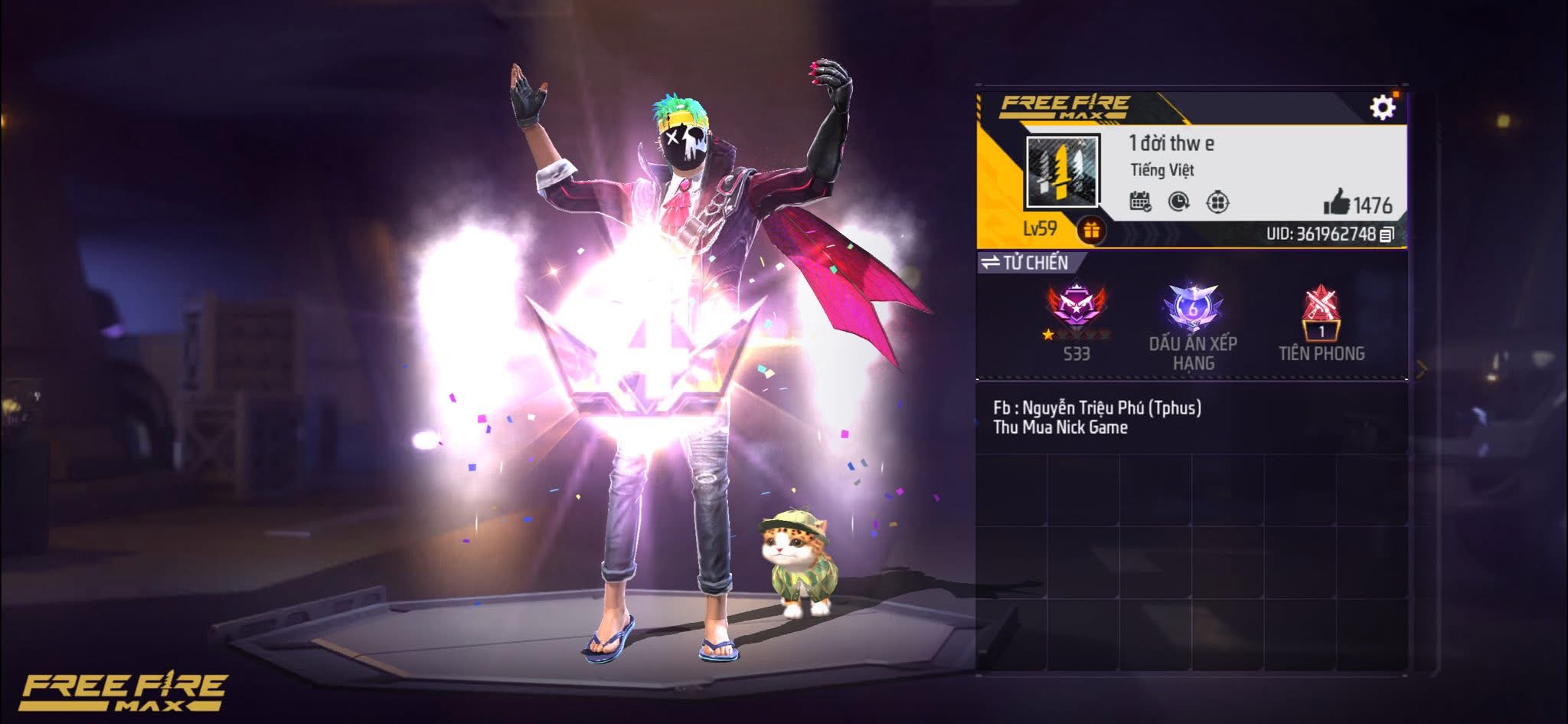This screenshot has width=1568, height=724.
Task: Open the orange gift box icon
Action: [x=1091, y=230]
